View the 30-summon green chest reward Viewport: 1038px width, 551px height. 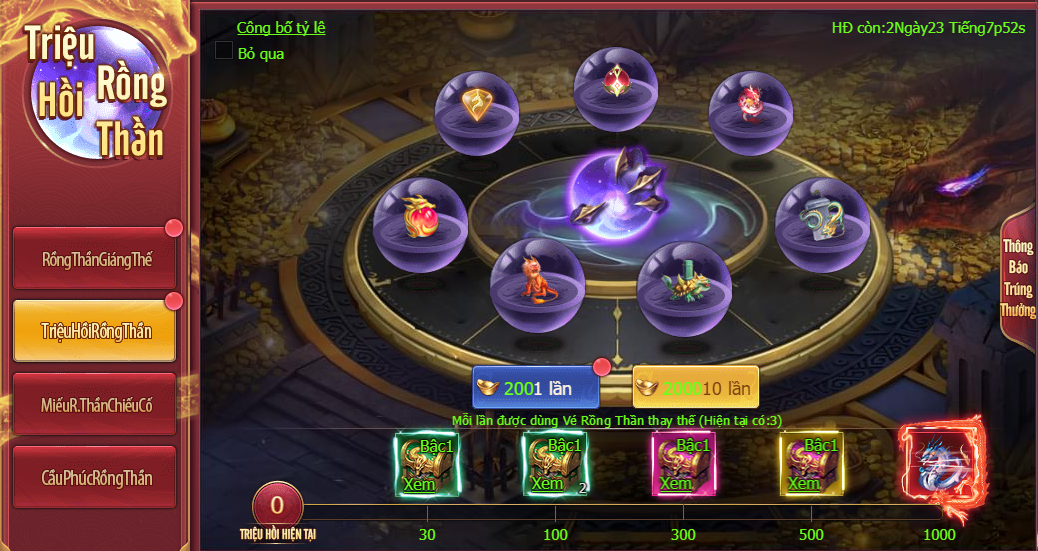point(427,465)
